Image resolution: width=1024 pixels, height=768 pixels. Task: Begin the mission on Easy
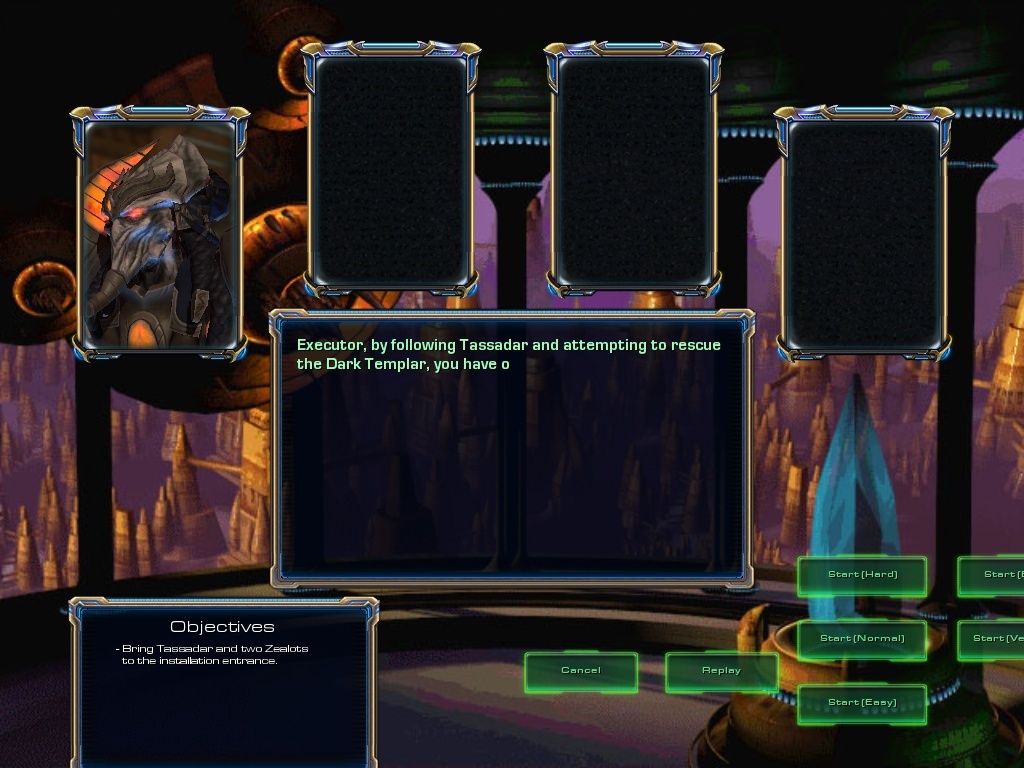coord(862,703)
